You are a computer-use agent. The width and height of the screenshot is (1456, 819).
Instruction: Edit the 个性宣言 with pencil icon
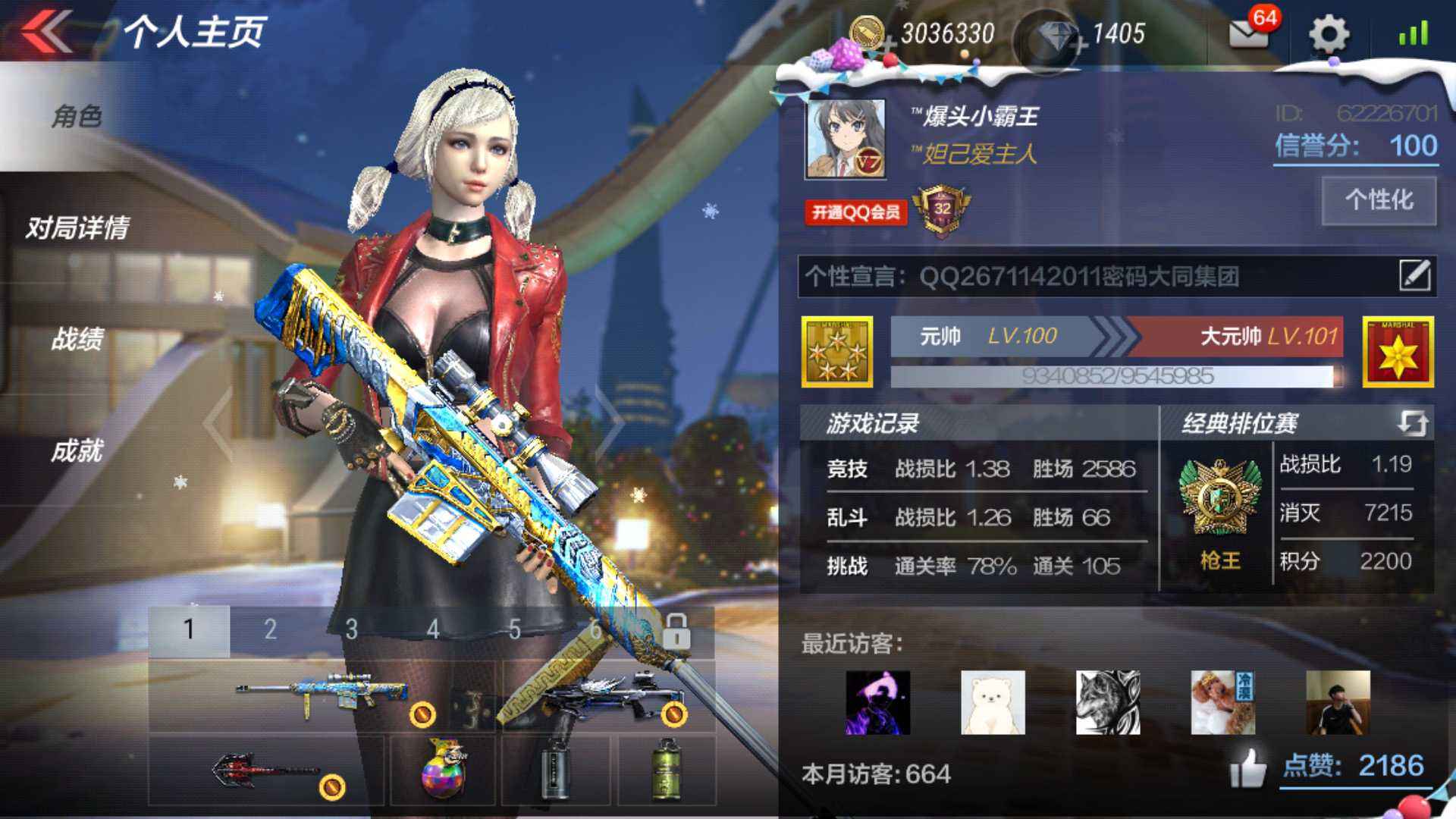tap(1415, 275)
